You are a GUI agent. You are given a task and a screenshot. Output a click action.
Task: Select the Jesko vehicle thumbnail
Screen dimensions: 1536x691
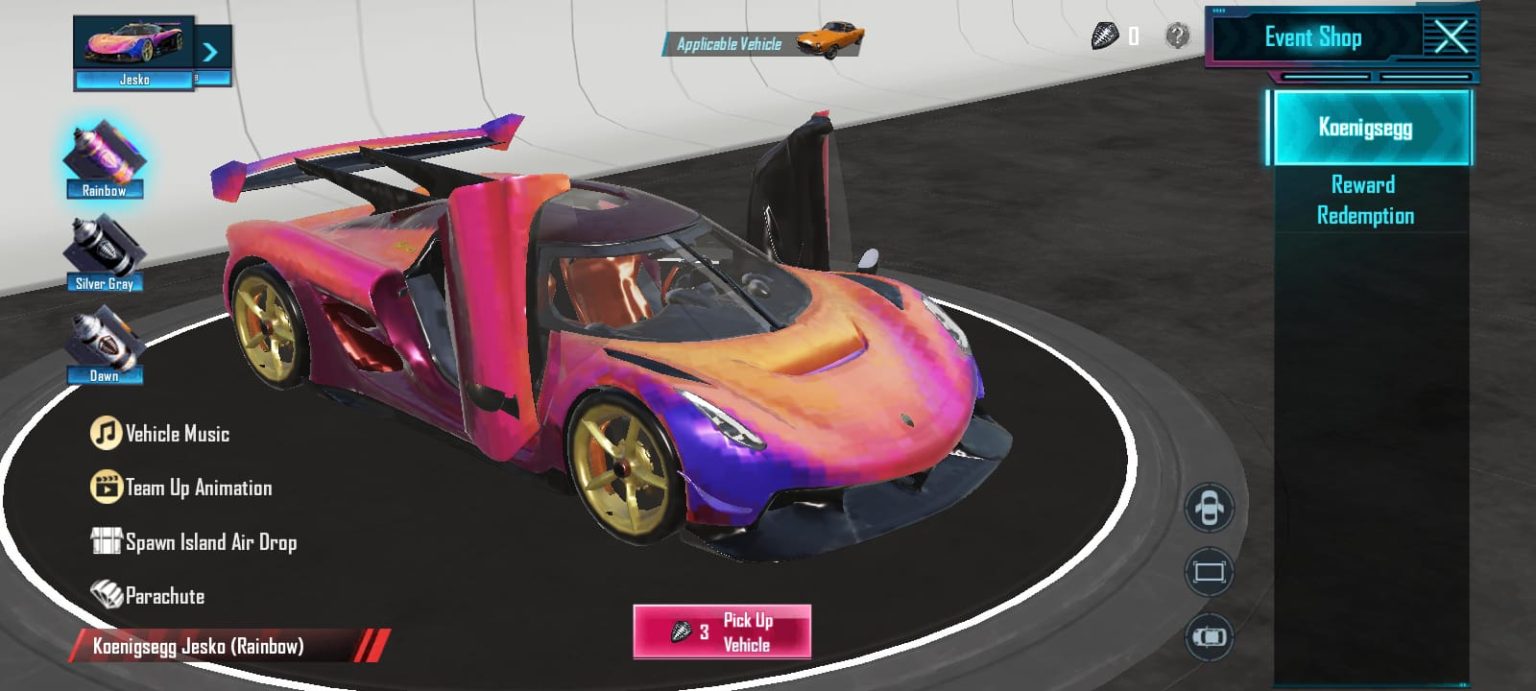tap(134, 52)
